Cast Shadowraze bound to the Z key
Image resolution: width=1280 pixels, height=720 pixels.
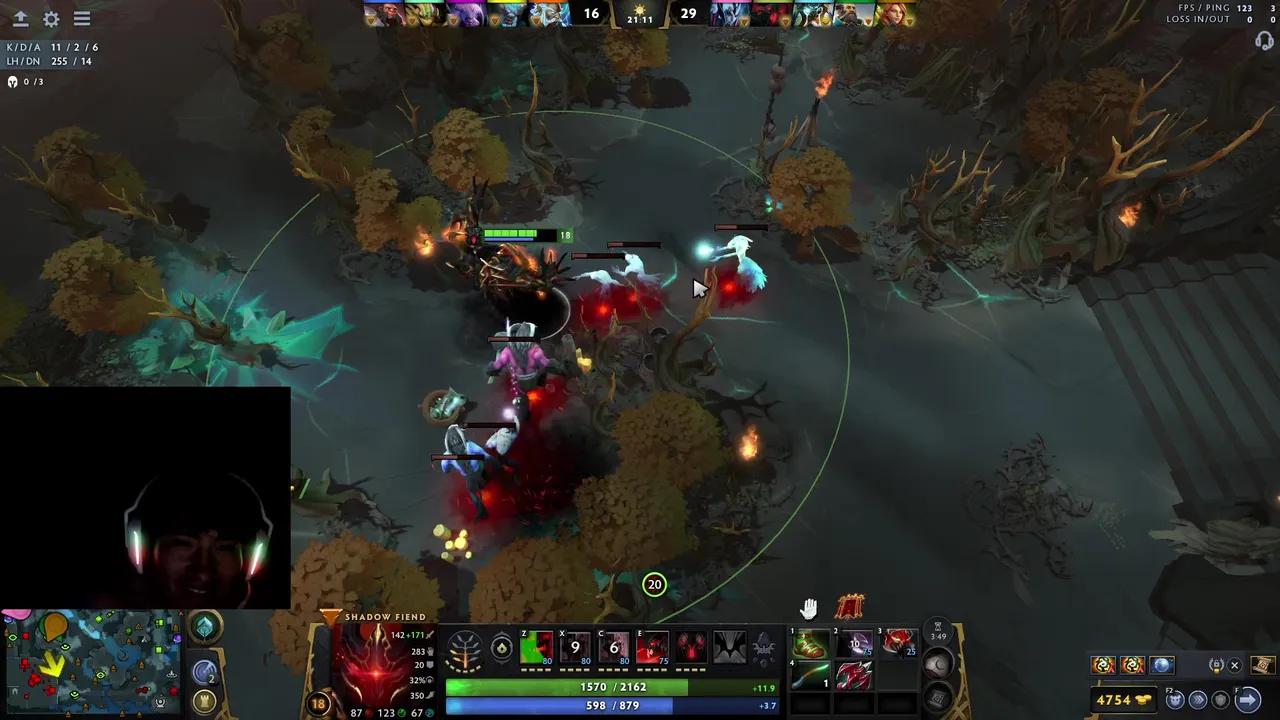coord(537,648)
